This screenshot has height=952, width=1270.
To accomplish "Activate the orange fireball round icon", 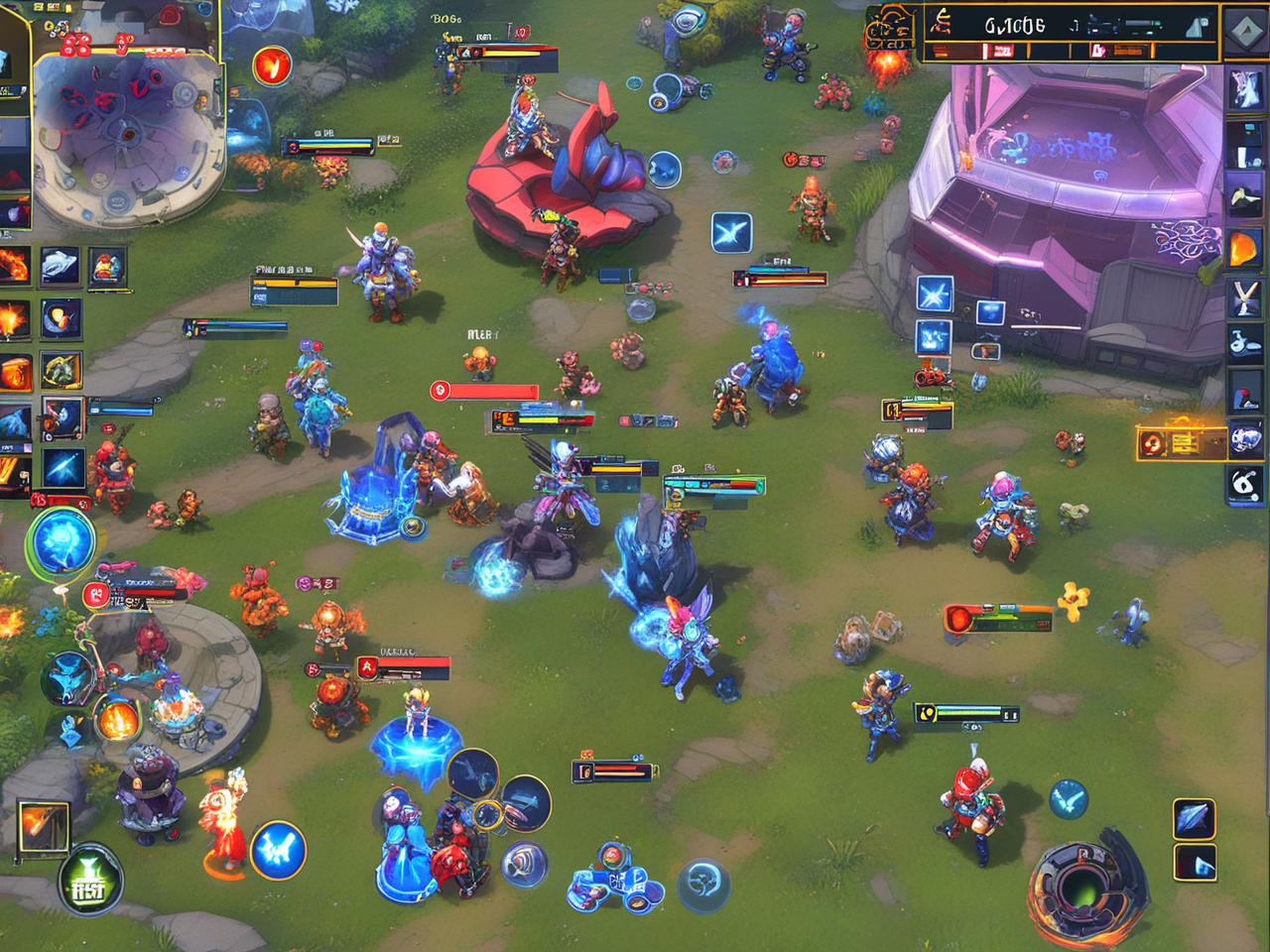I will tap(117, 718).
